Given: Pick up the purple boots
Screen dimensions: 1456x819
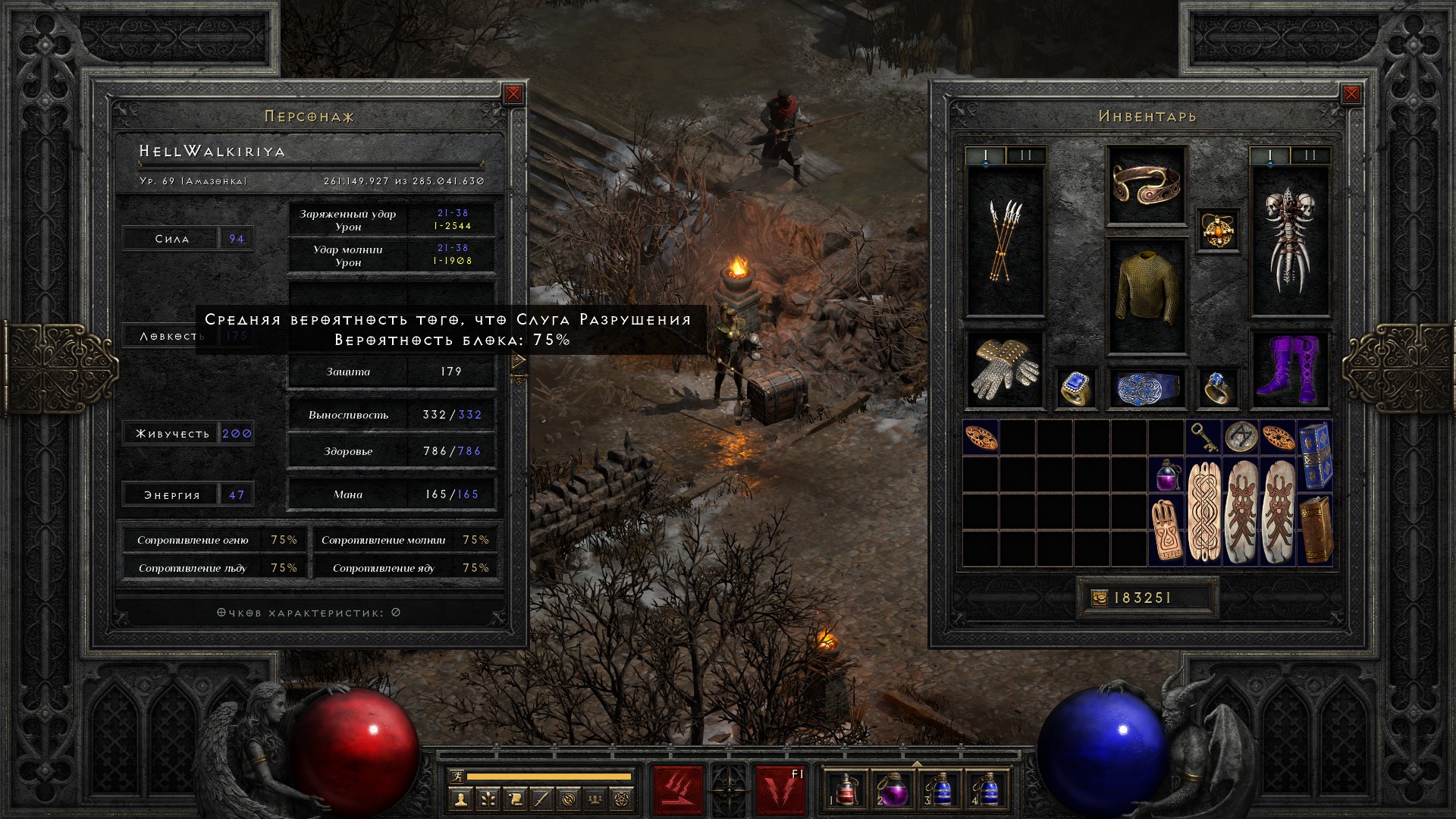Looking at the screenshot, I should tap(1289, 370).
